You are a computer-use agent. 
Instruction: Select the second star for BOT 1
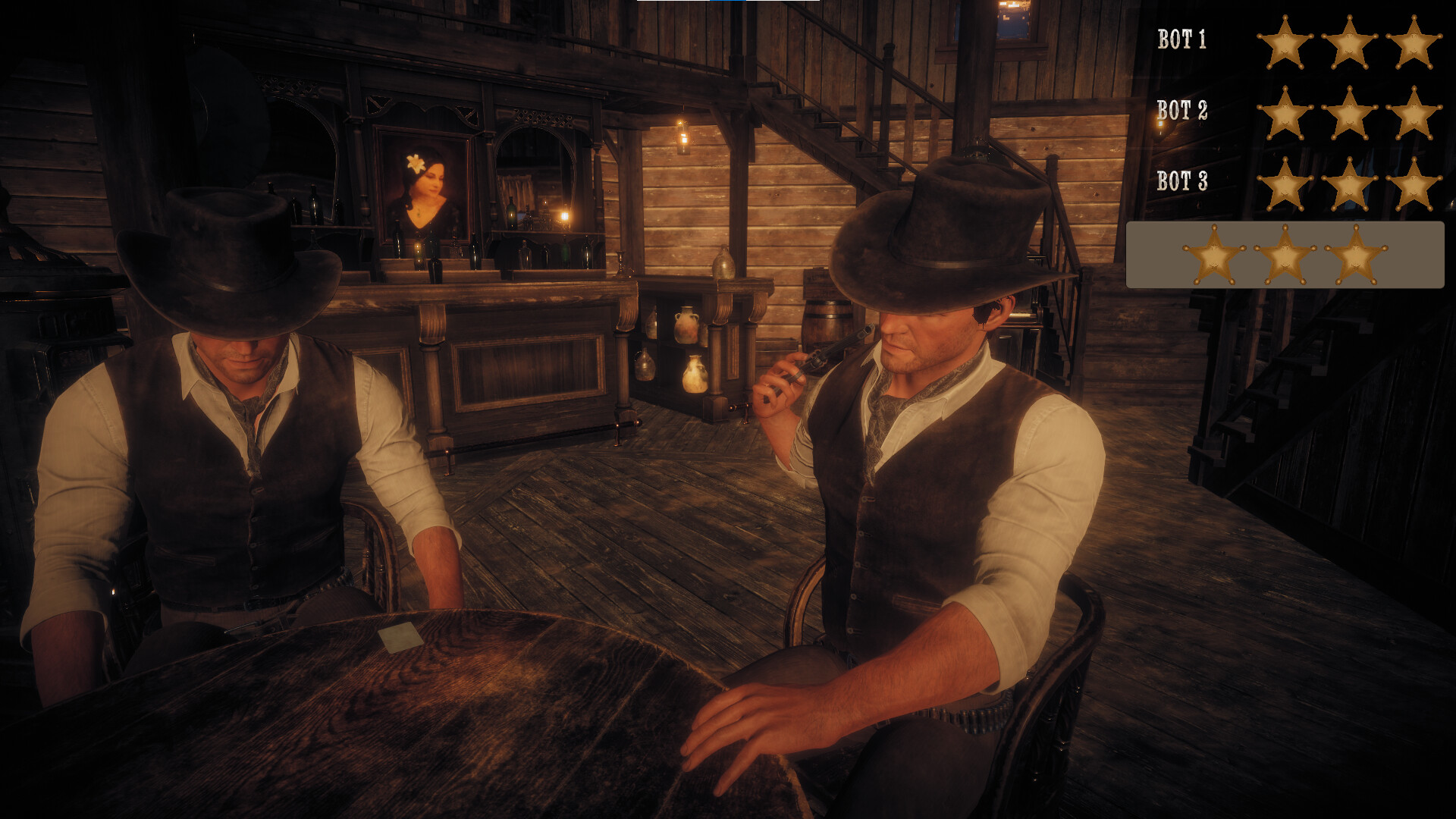(1350, 43)
